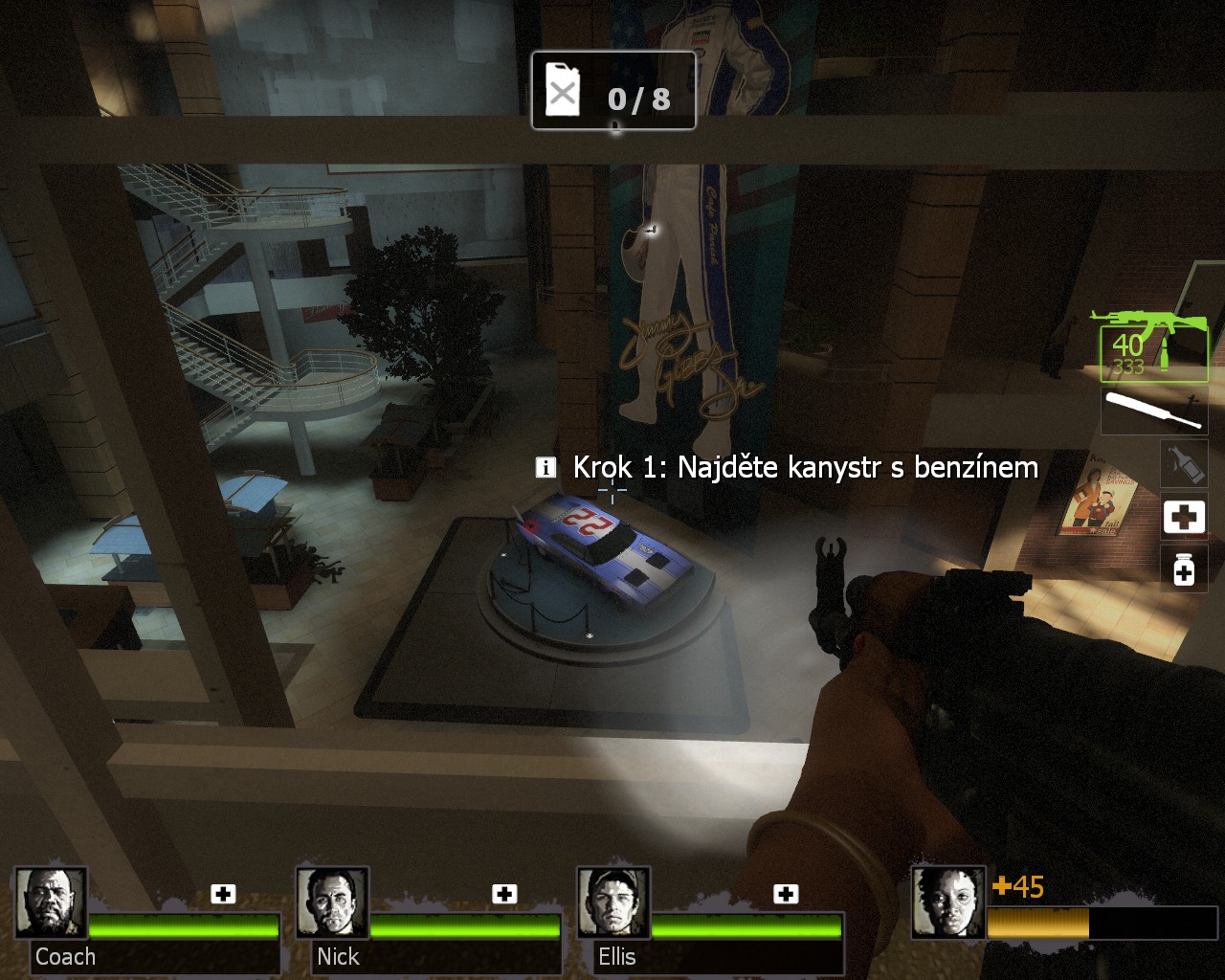Image resolution: width=1225 pixels, height=980 pixels.
Task: Click the first aid kit icon above Ellis's bar
Action: tap(786, 894)
